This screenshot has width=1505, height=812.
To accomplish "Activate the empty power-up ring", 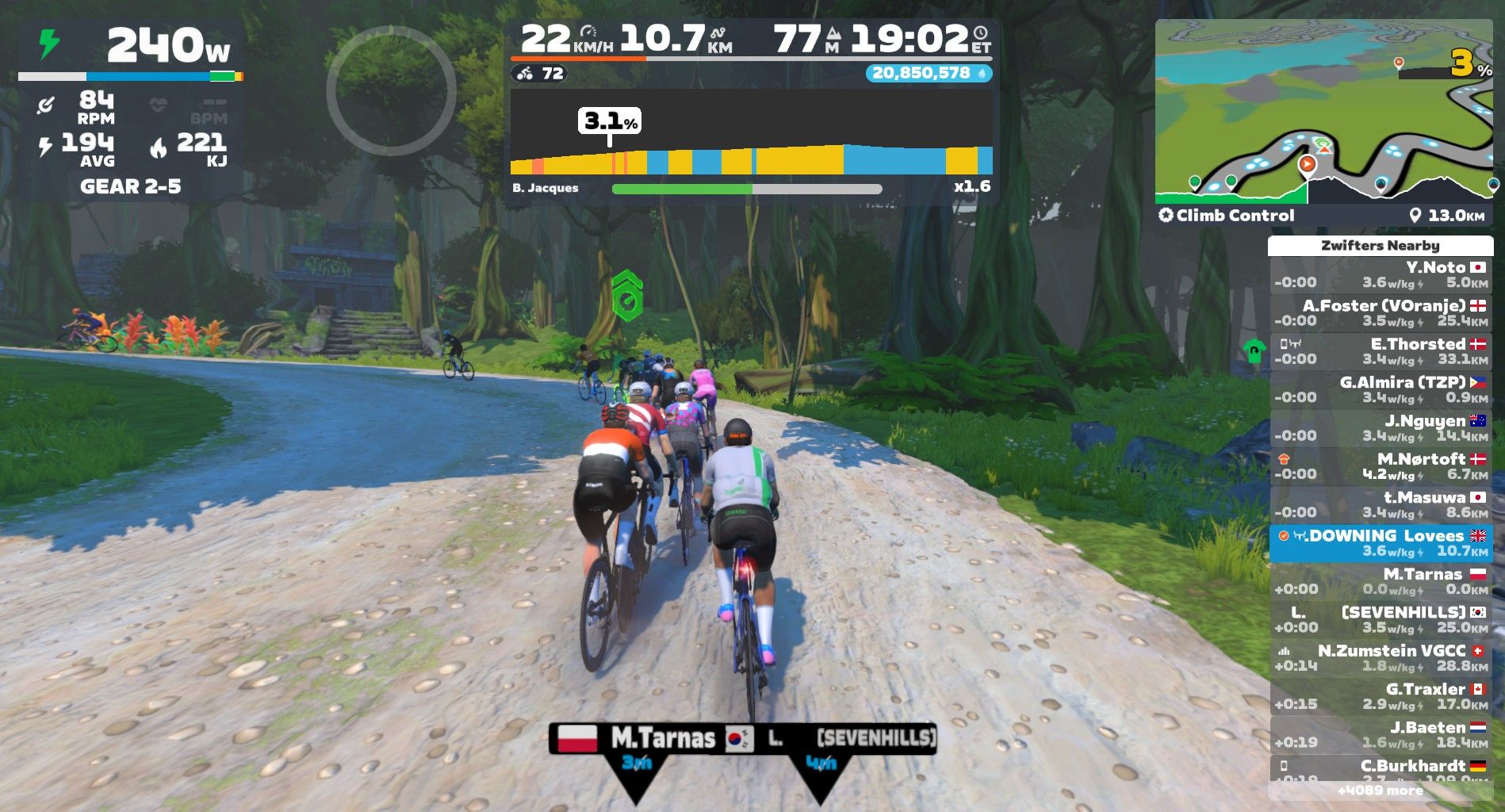I will tap(391, 90).
